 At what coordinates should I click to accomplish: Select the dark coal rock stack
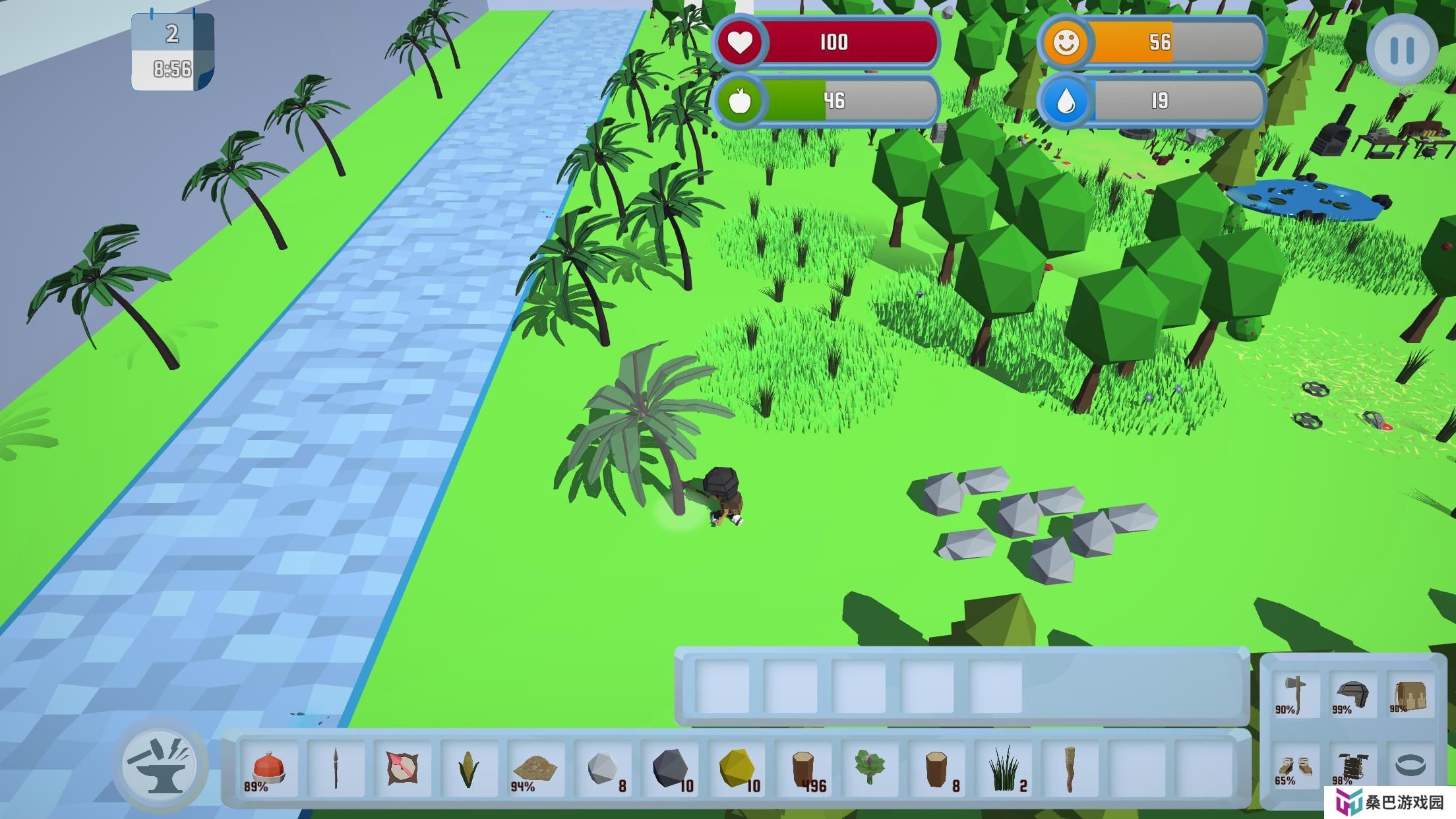[x=669, y=768]
